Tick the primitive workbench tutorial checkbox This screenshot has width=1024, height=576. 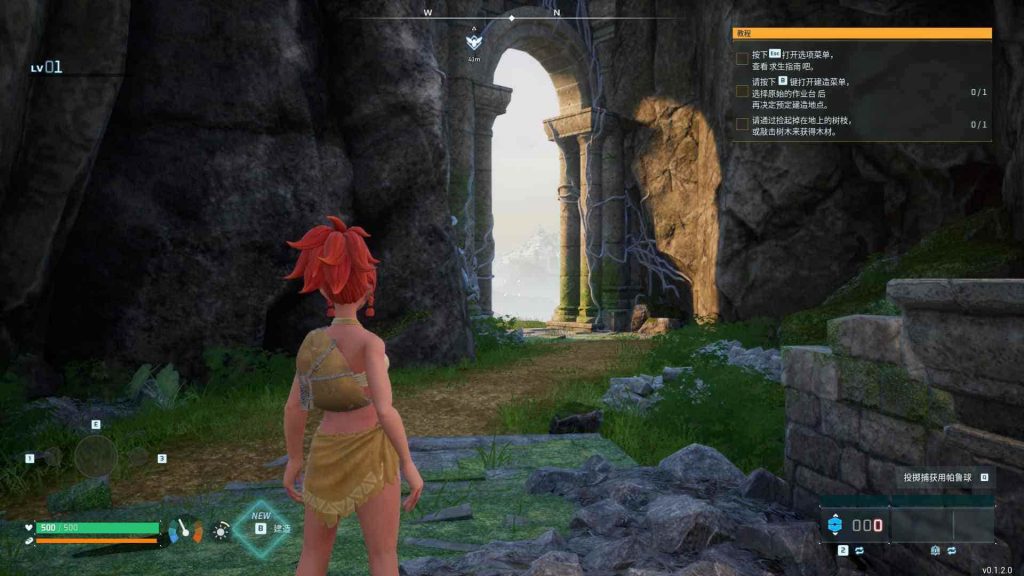point(742,92)
